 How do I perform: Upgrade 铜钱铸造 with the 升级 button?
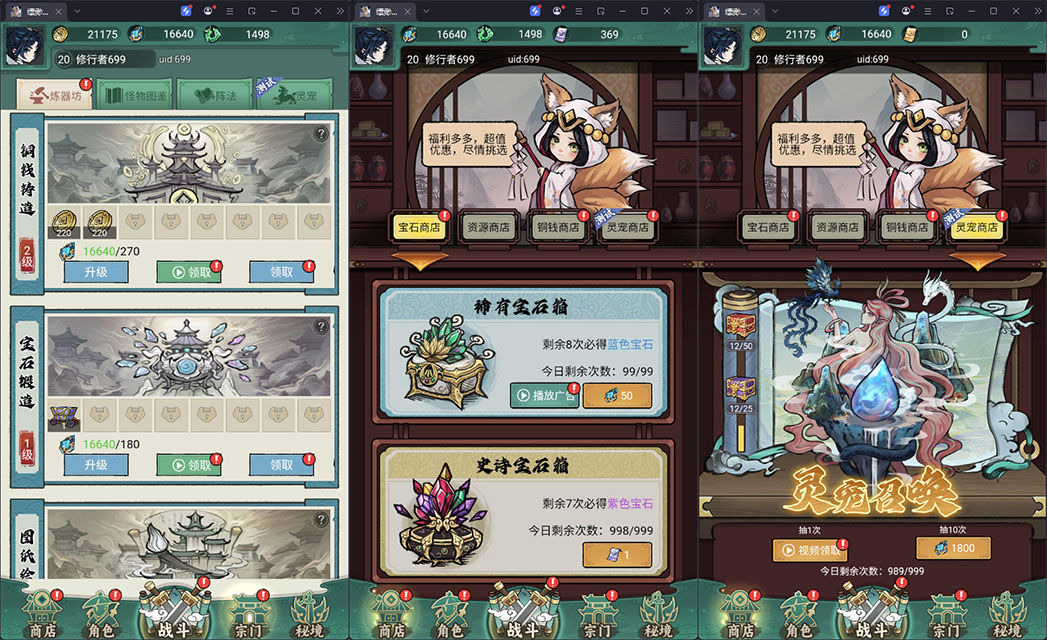[x=96, y=272]
